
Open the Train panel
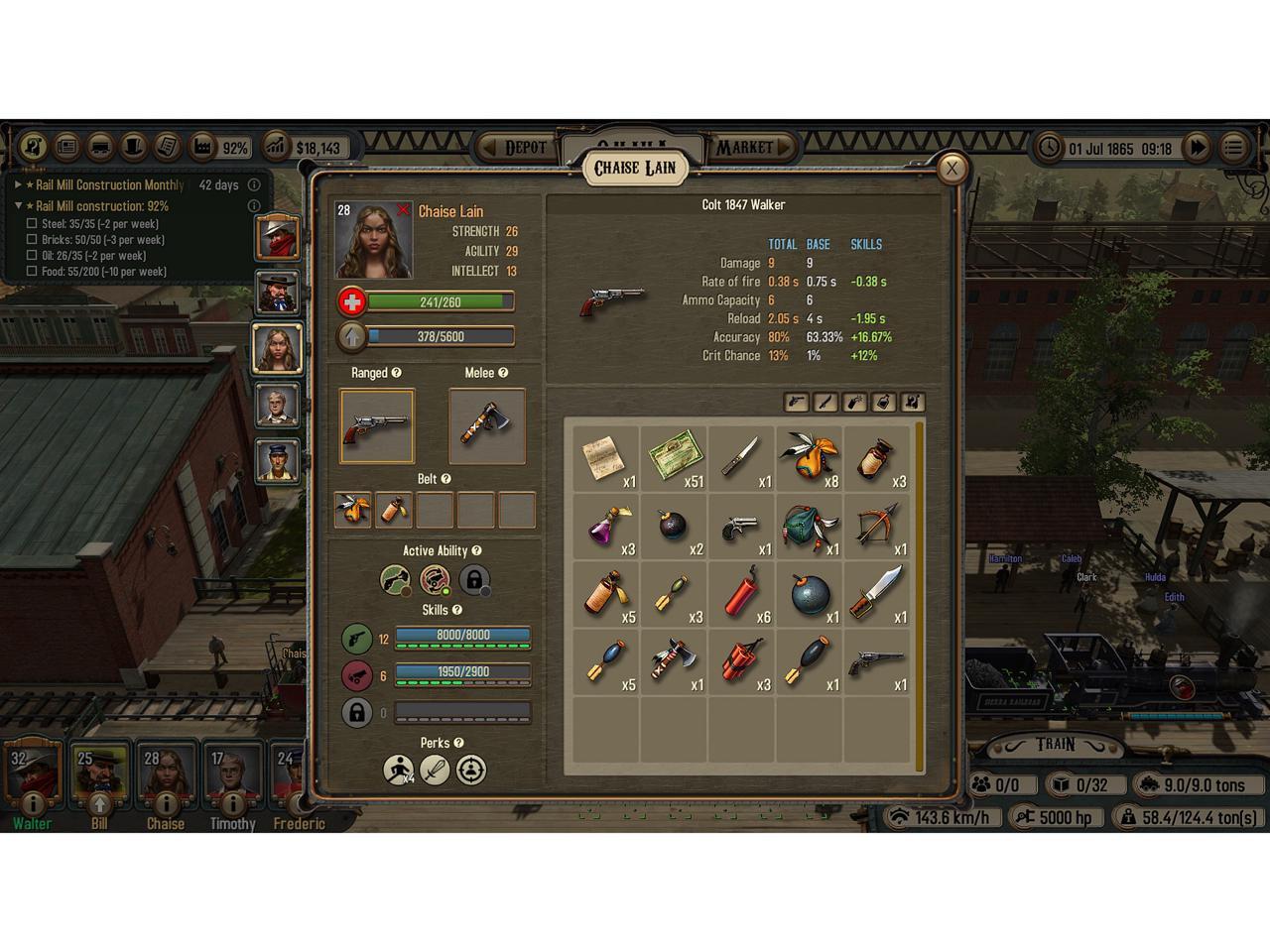click(1056, 745)
